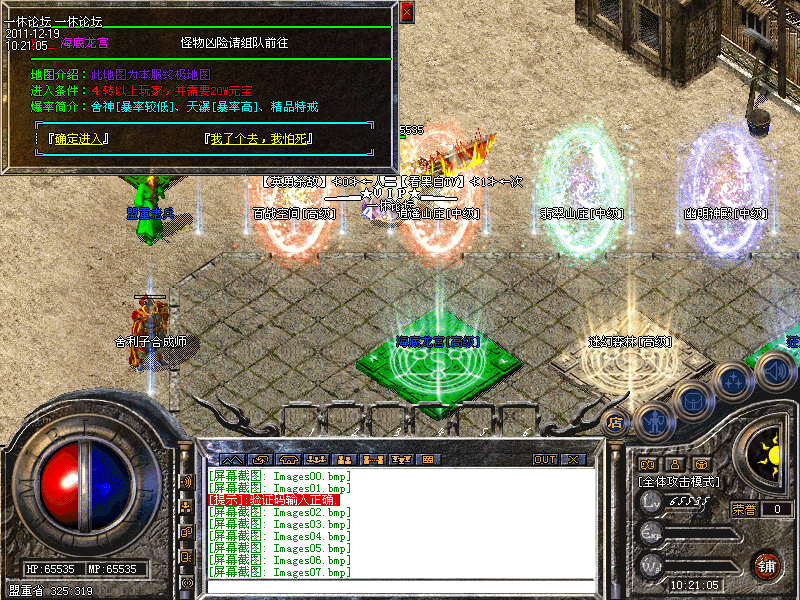Close the NPC dialogue window
800x600 pixels.
(406, 13)
